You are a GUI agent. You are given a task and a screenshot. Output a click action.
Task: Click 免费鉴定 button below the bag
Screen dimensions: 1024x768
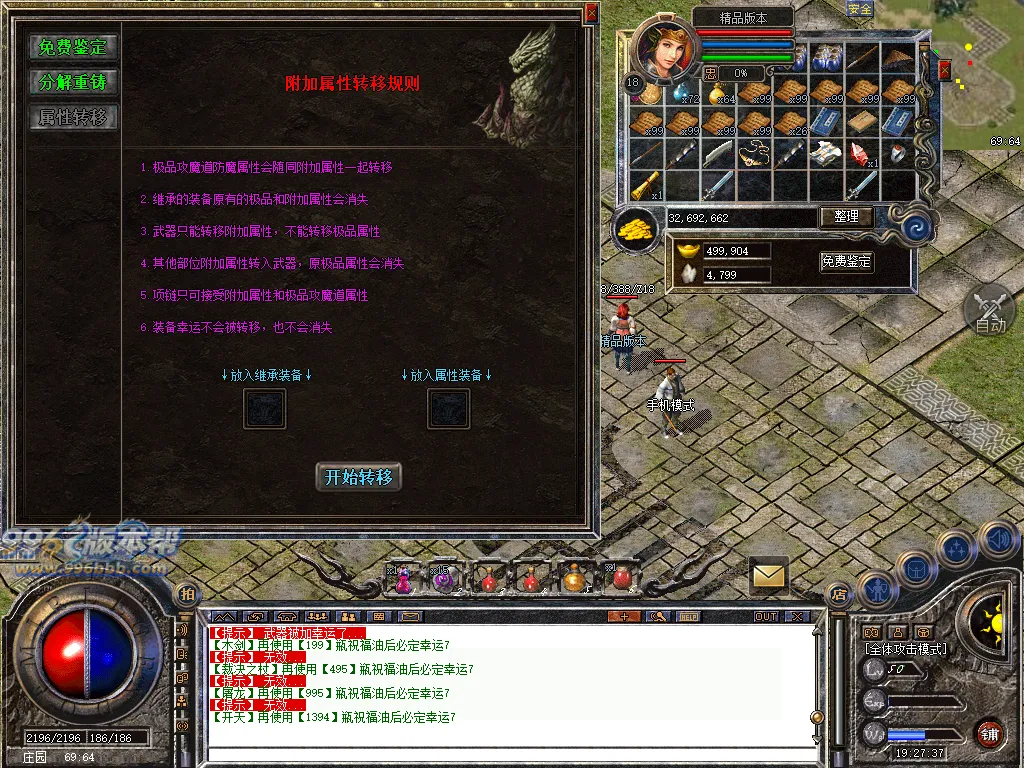846,261
